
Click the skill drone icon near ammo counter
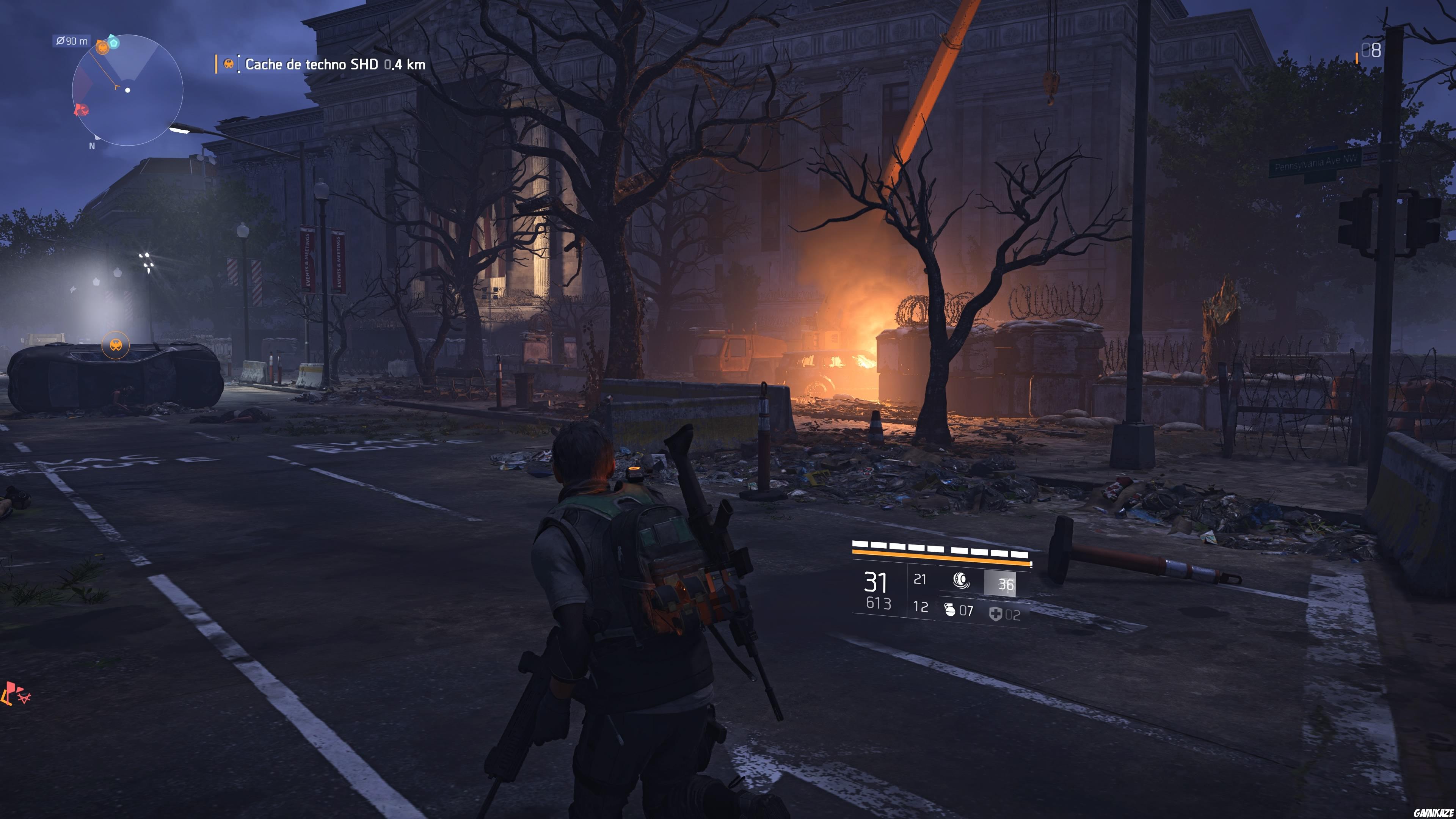[x=962, y=581]
